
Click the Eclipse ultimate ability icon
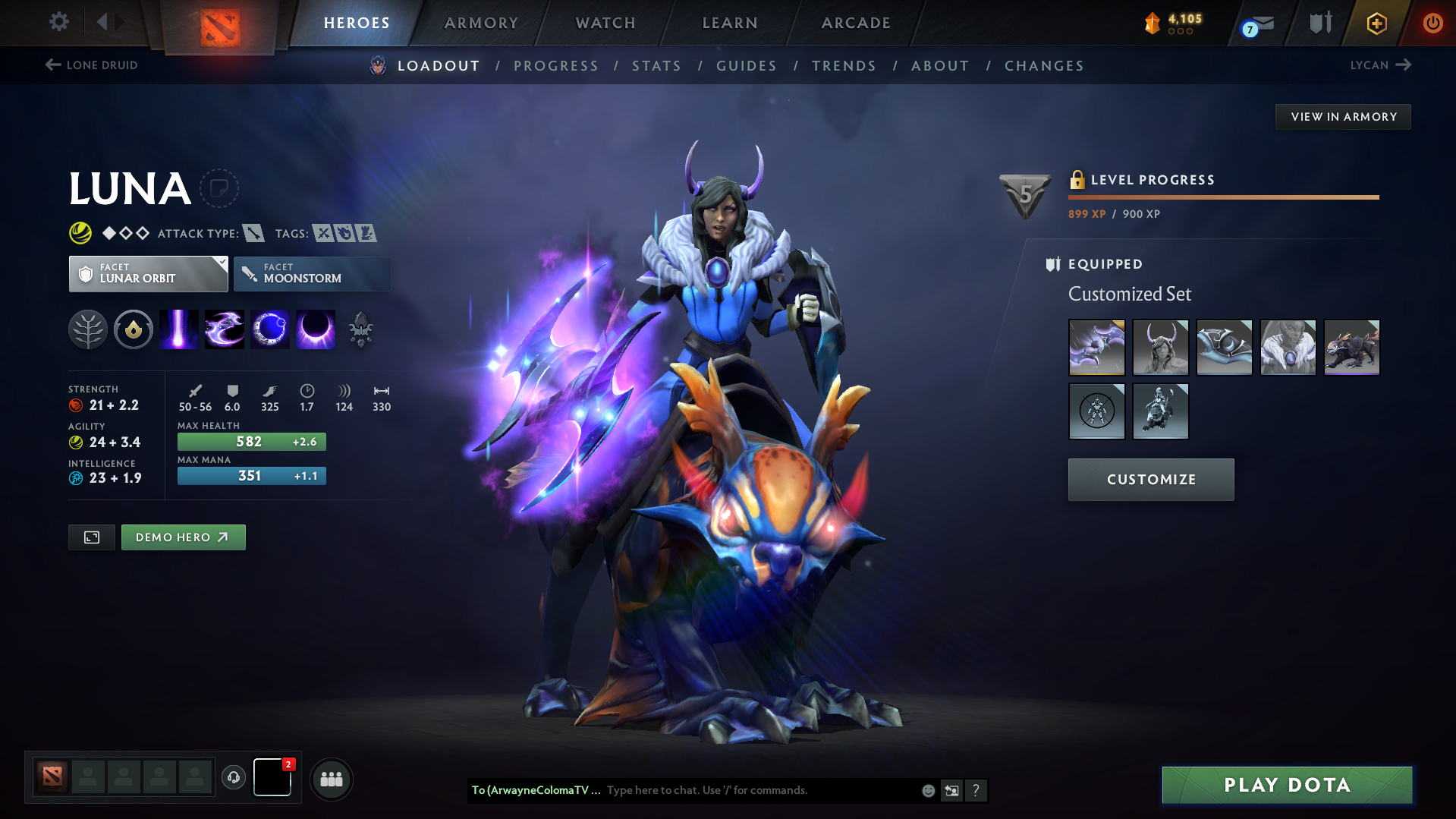click(315, 329)
